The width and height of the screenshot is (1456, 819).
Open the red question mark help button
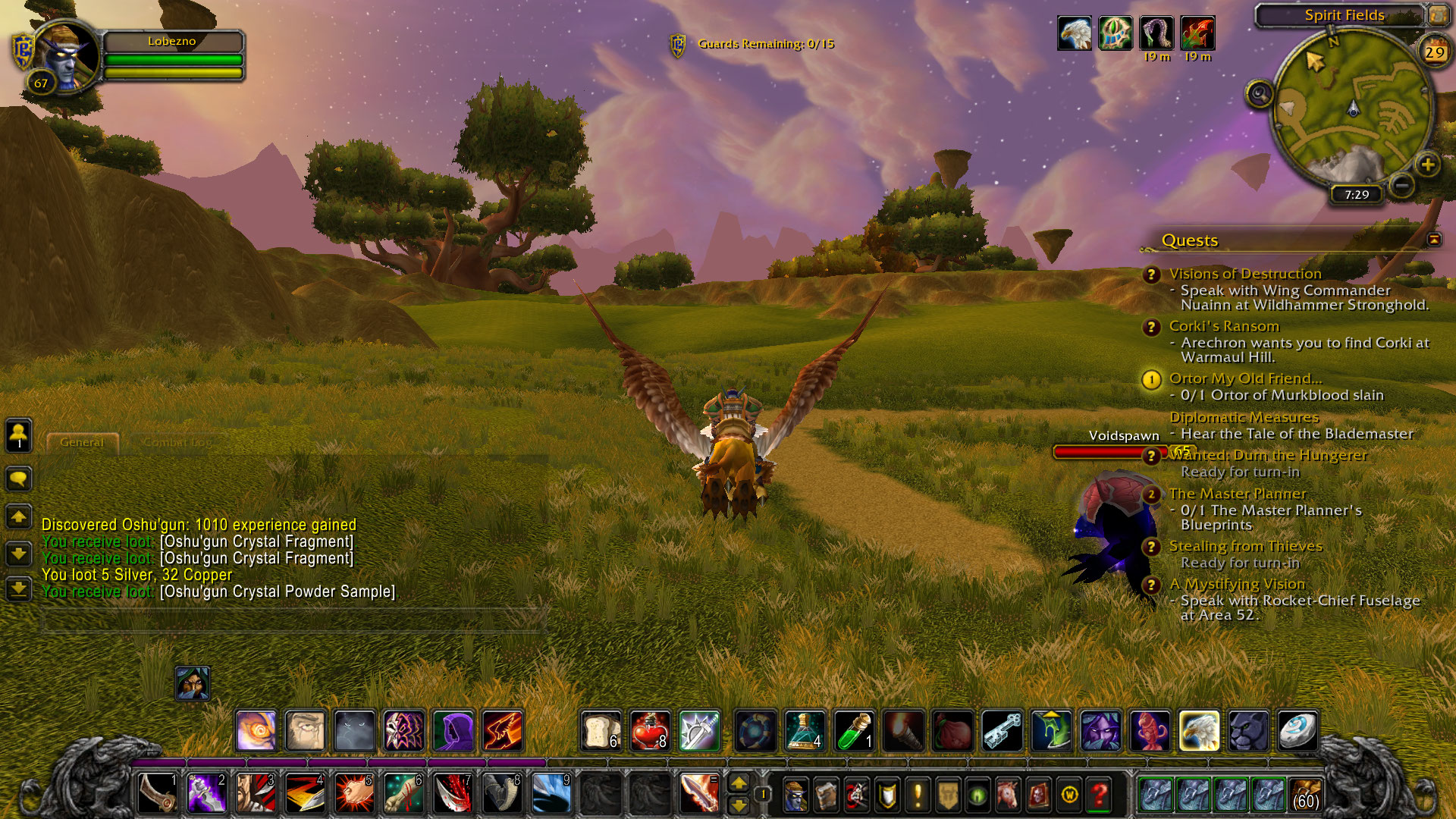[1100, 795]
